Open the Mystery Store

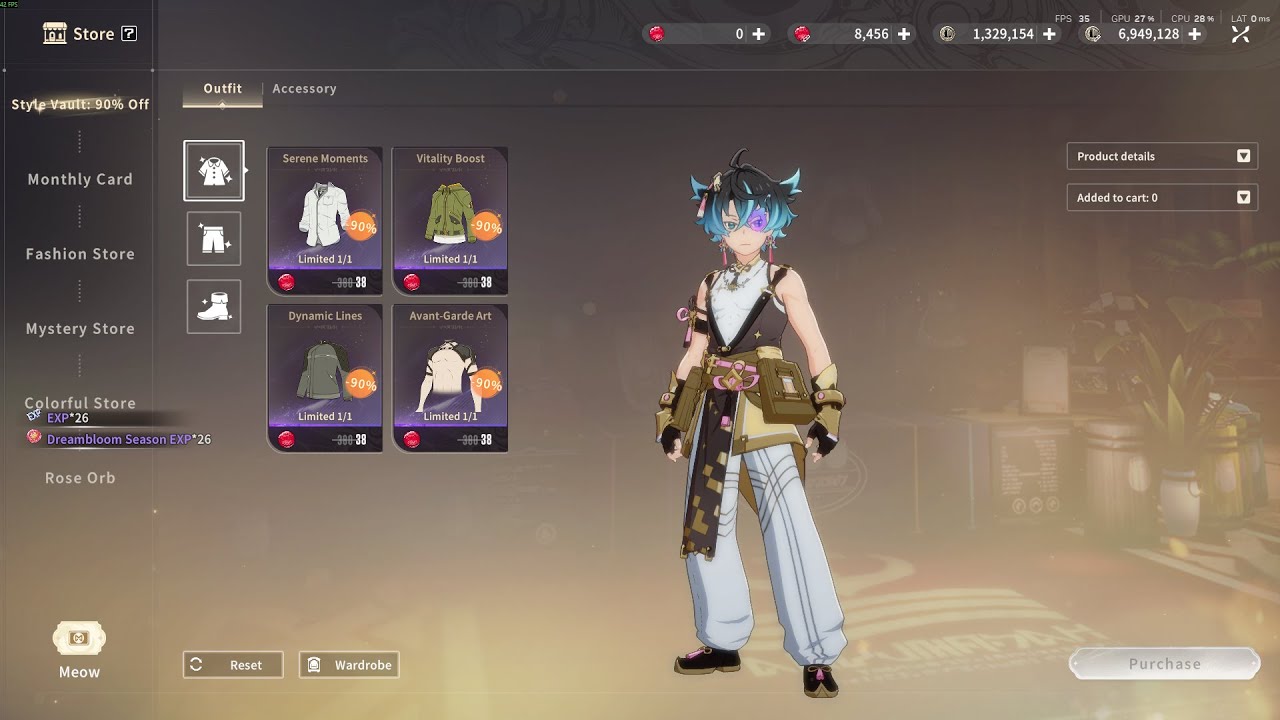click(x=80, y=328)
